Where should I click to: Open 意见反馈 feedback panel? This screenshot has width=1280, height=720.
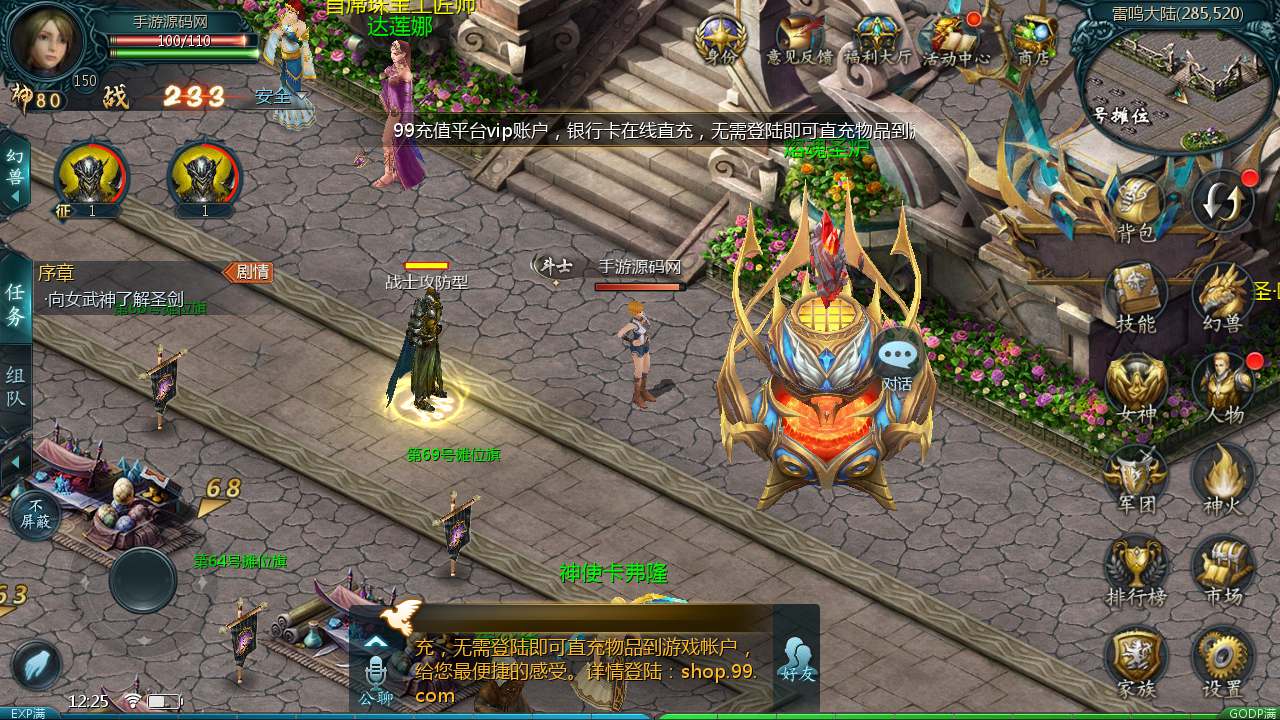(x=799, y=38)
